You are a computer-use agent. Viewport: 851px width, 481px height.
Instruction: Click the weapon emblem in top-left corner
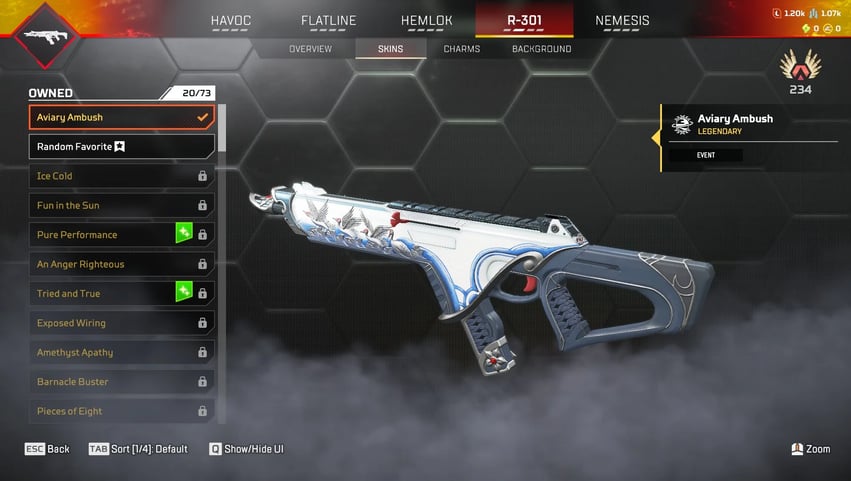(x=40, y=35)
